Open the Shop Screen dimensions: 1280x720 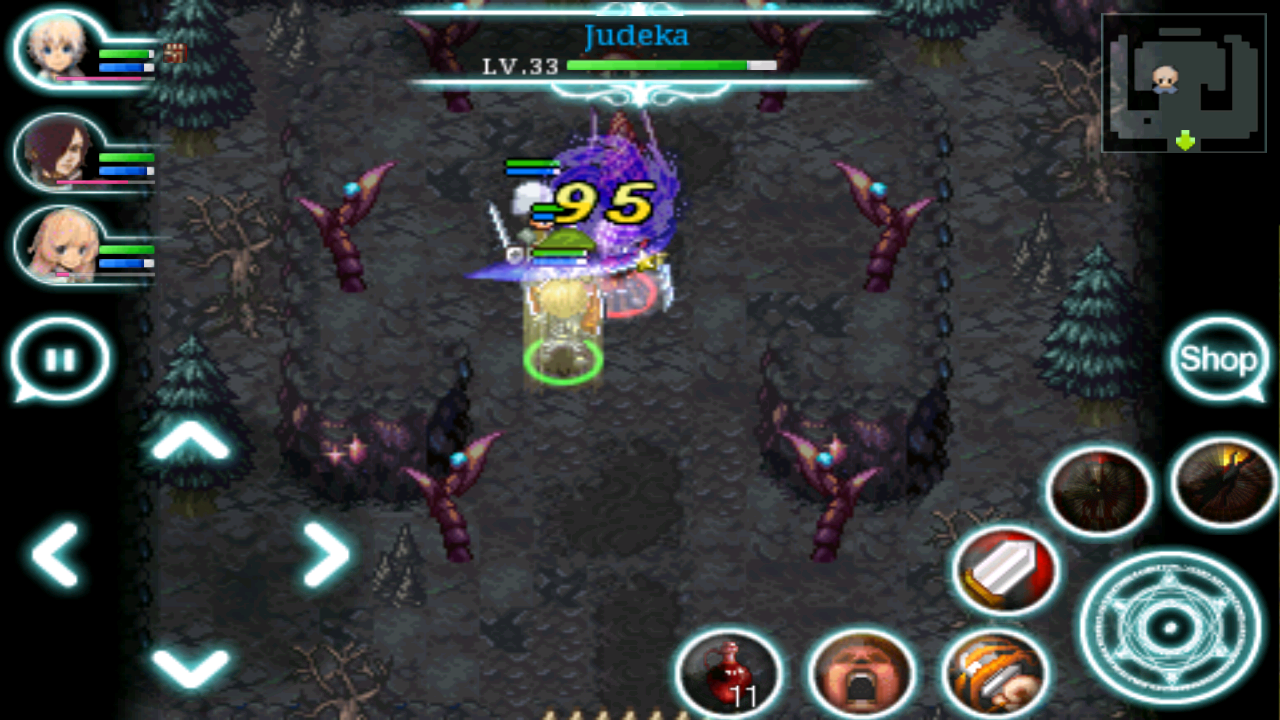click(1219, 360)
